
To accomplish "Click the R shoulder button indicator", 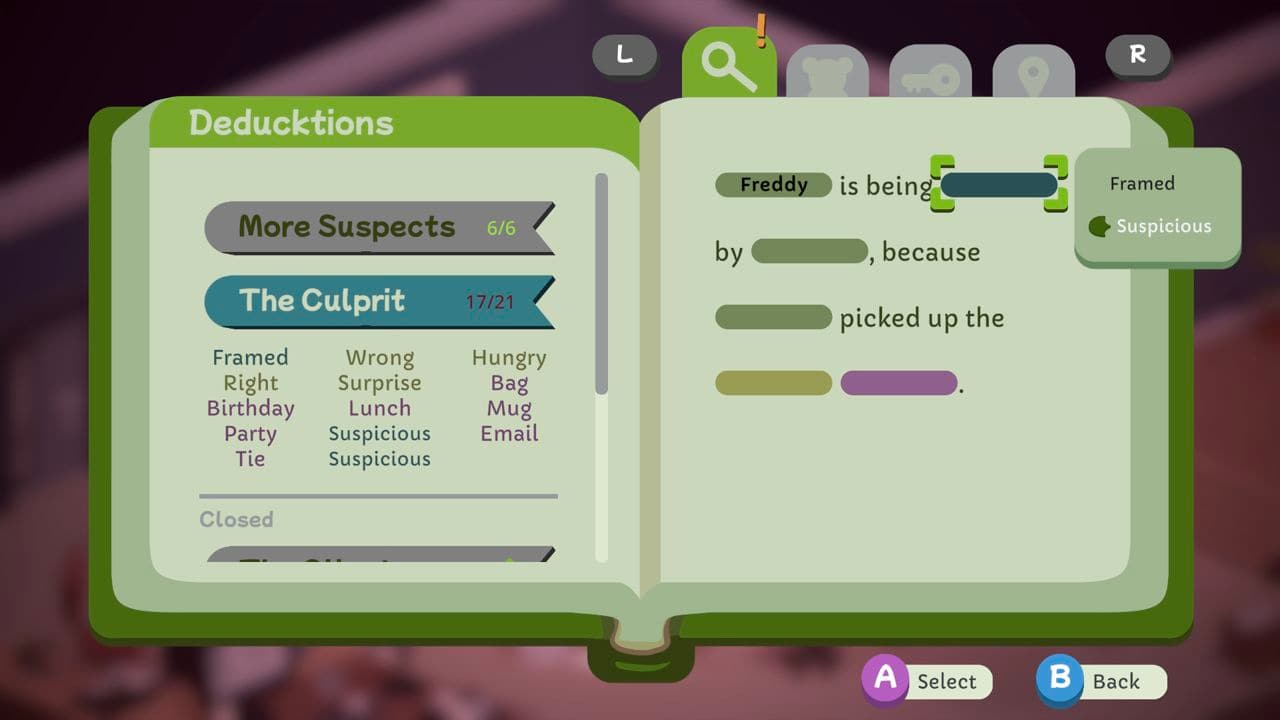I will (1136, 57).
